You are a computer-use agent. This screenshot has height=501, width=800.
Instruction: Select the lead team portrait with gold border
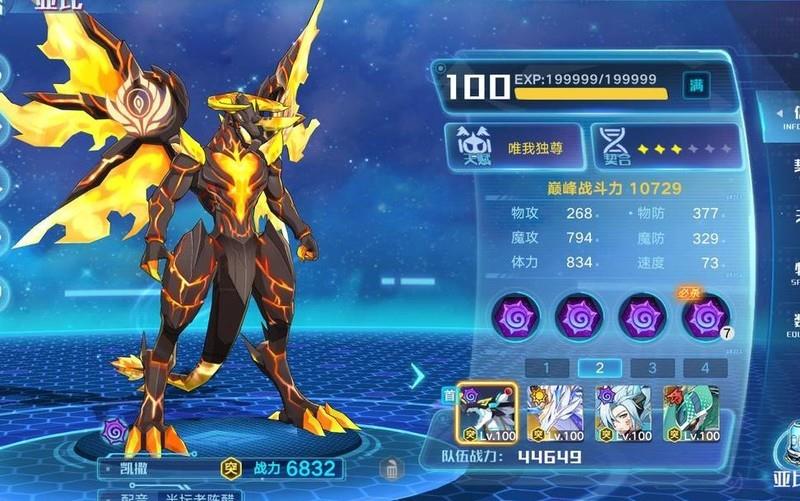point(487,413)
